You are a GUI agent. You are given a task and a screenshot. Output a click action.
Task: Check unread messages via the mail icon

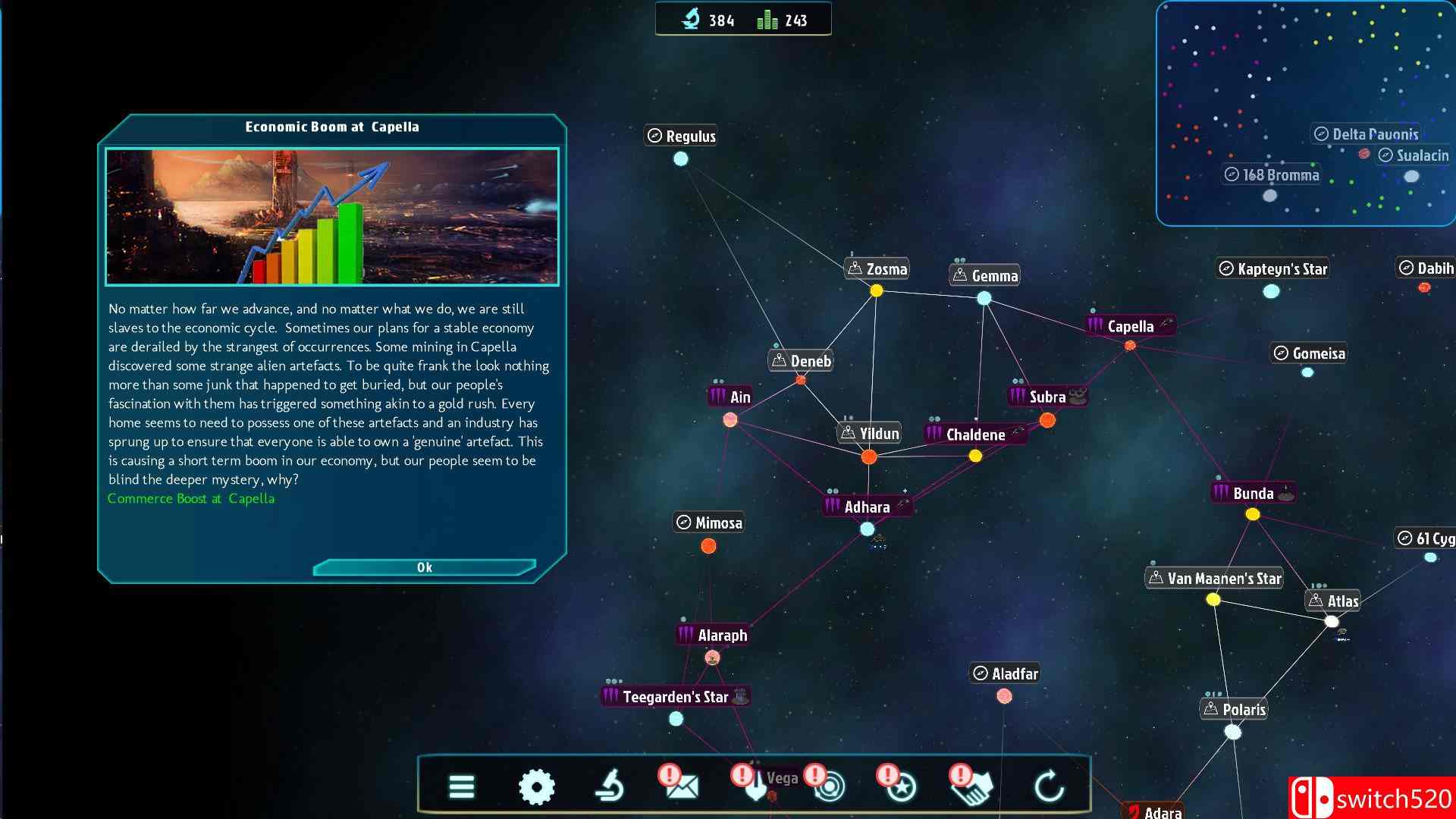(683, 787)
